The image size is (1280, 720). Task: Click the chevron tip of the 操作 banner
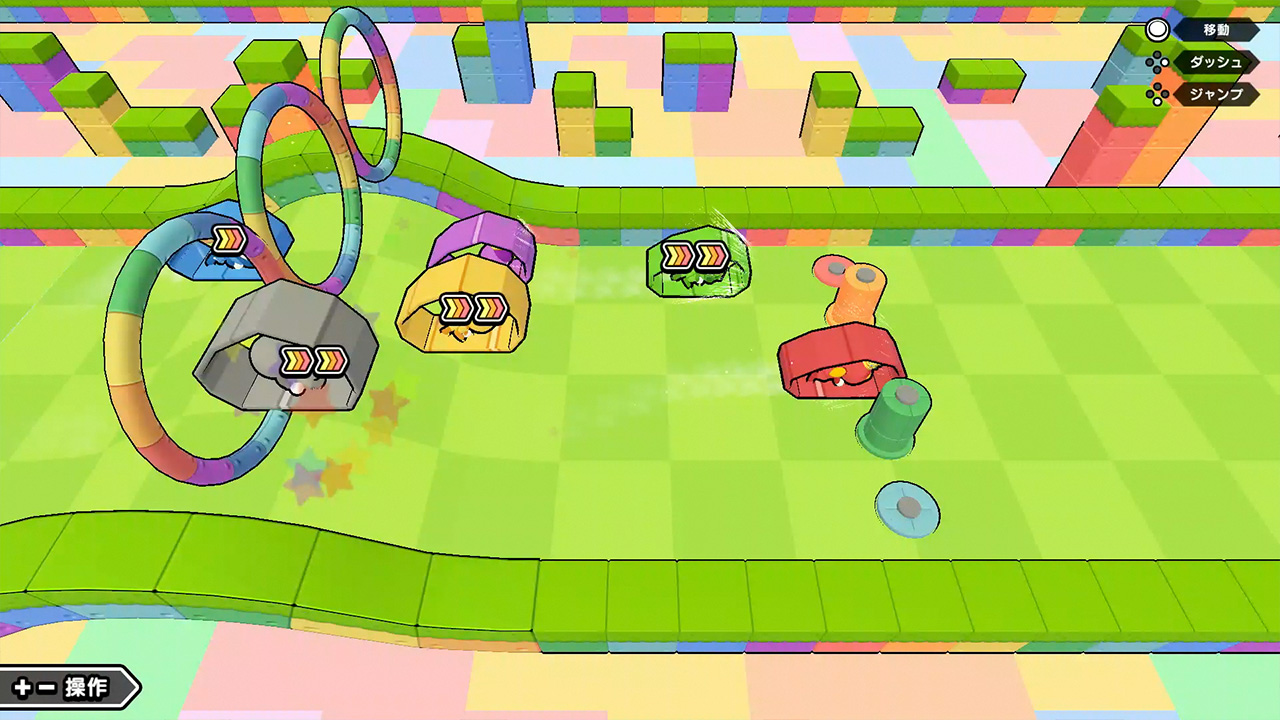135,688
